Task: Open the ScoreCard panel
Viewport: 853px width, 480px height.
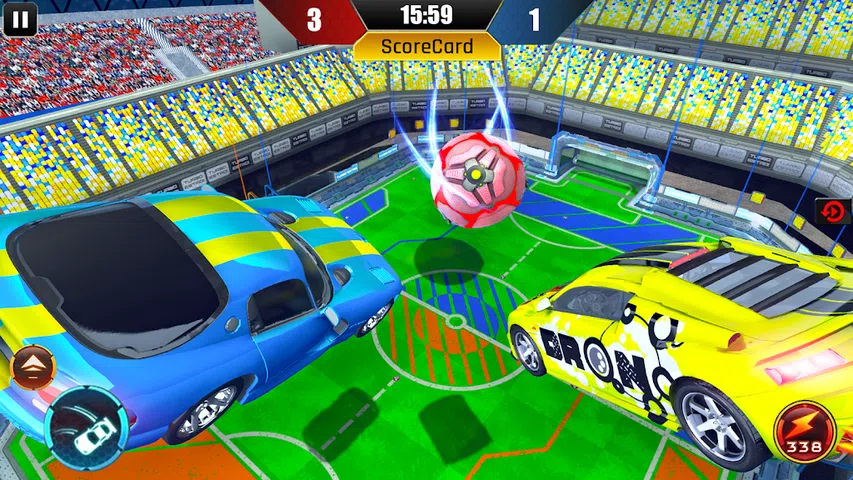Action: pos(427,46)
